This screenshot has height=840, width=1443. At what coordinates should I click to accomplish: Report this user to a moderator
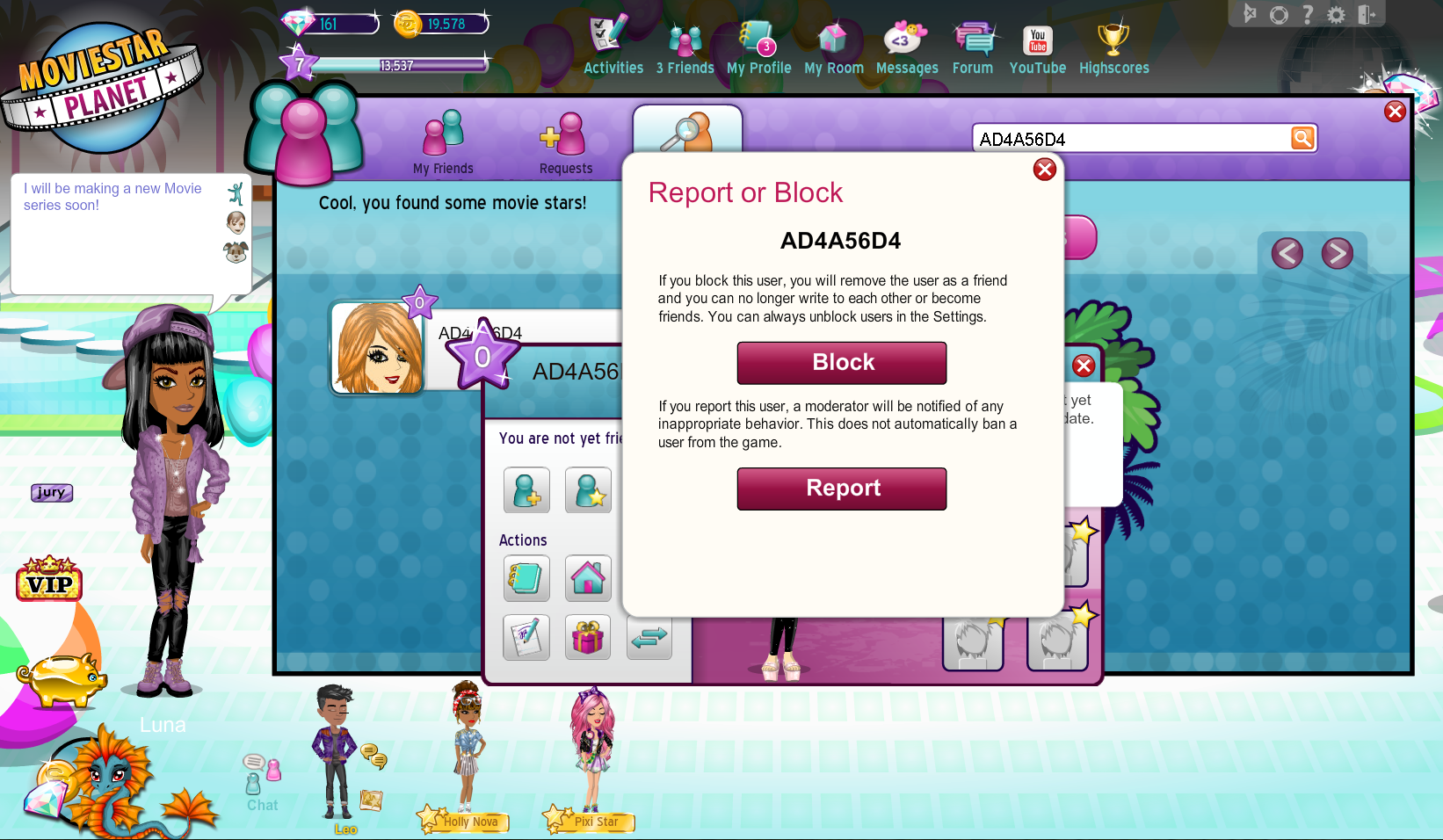point(841,489)
